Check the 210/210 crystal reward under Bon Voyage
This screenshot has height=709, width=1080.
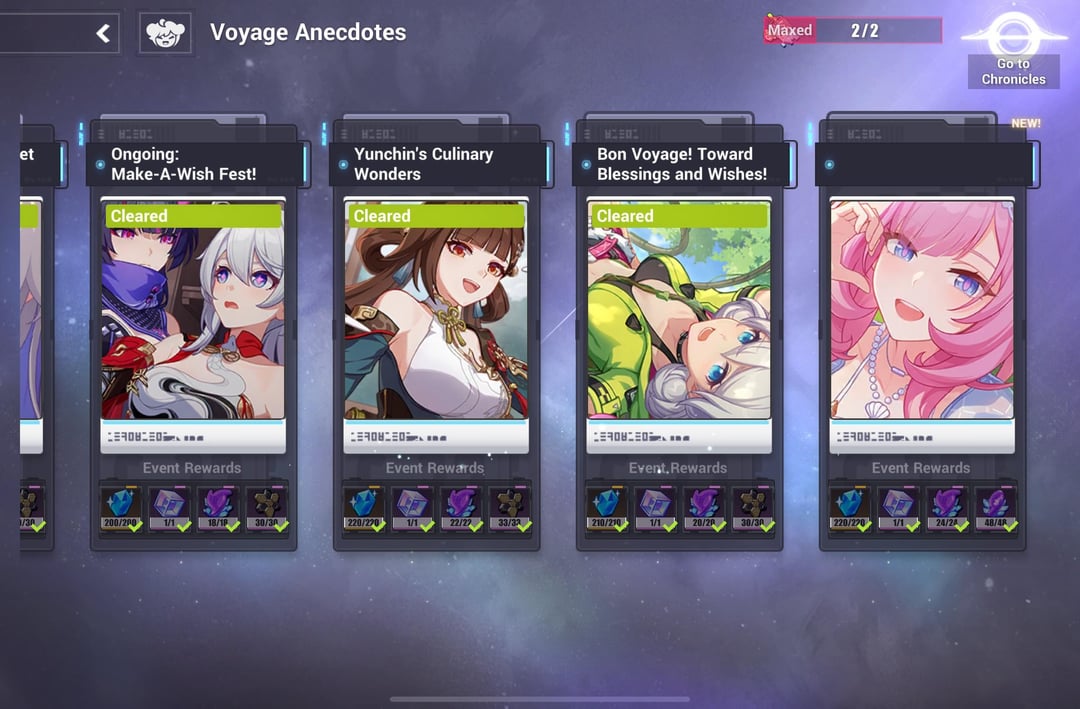click(x=607, y=508)
